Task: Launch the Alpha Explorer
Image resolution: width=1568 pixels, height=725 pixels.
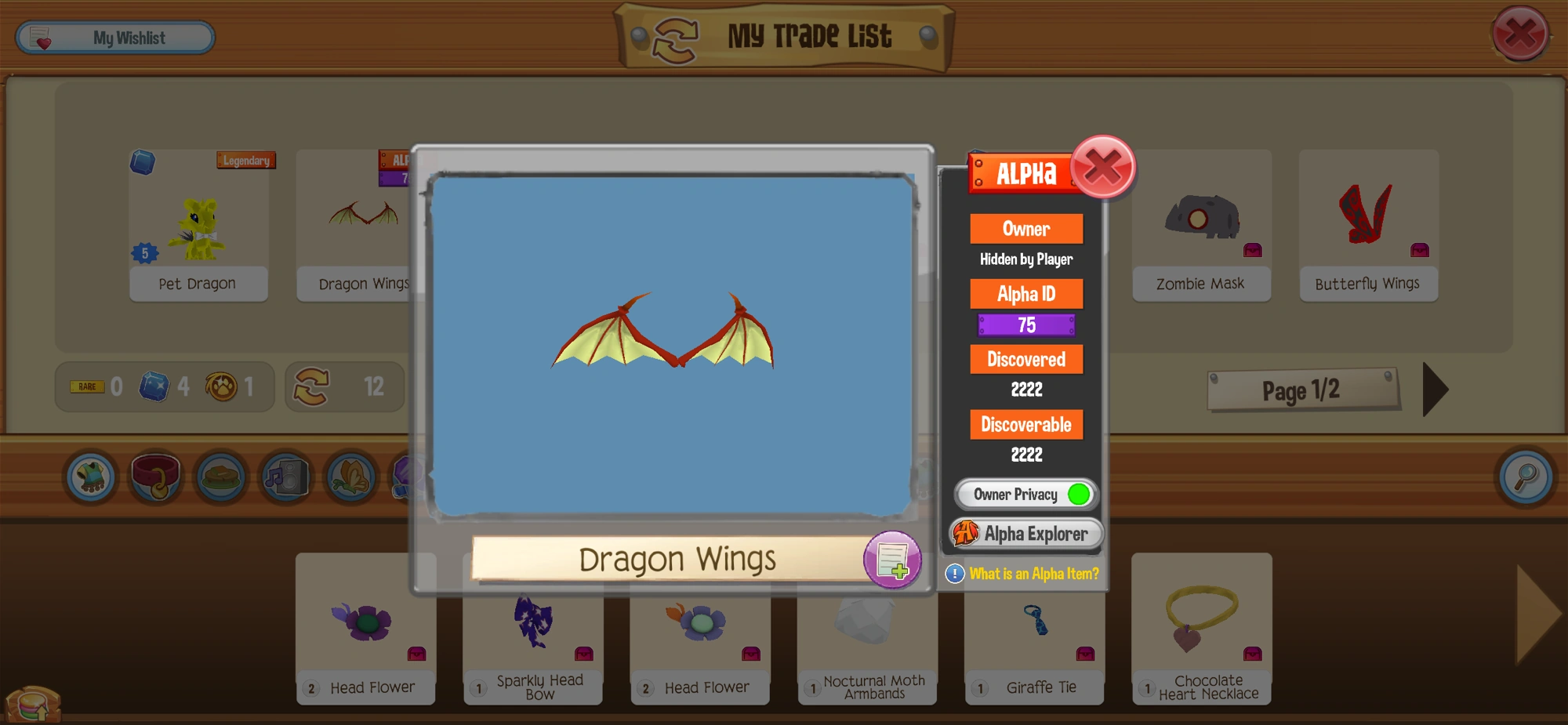Action: pos(1026,534)
